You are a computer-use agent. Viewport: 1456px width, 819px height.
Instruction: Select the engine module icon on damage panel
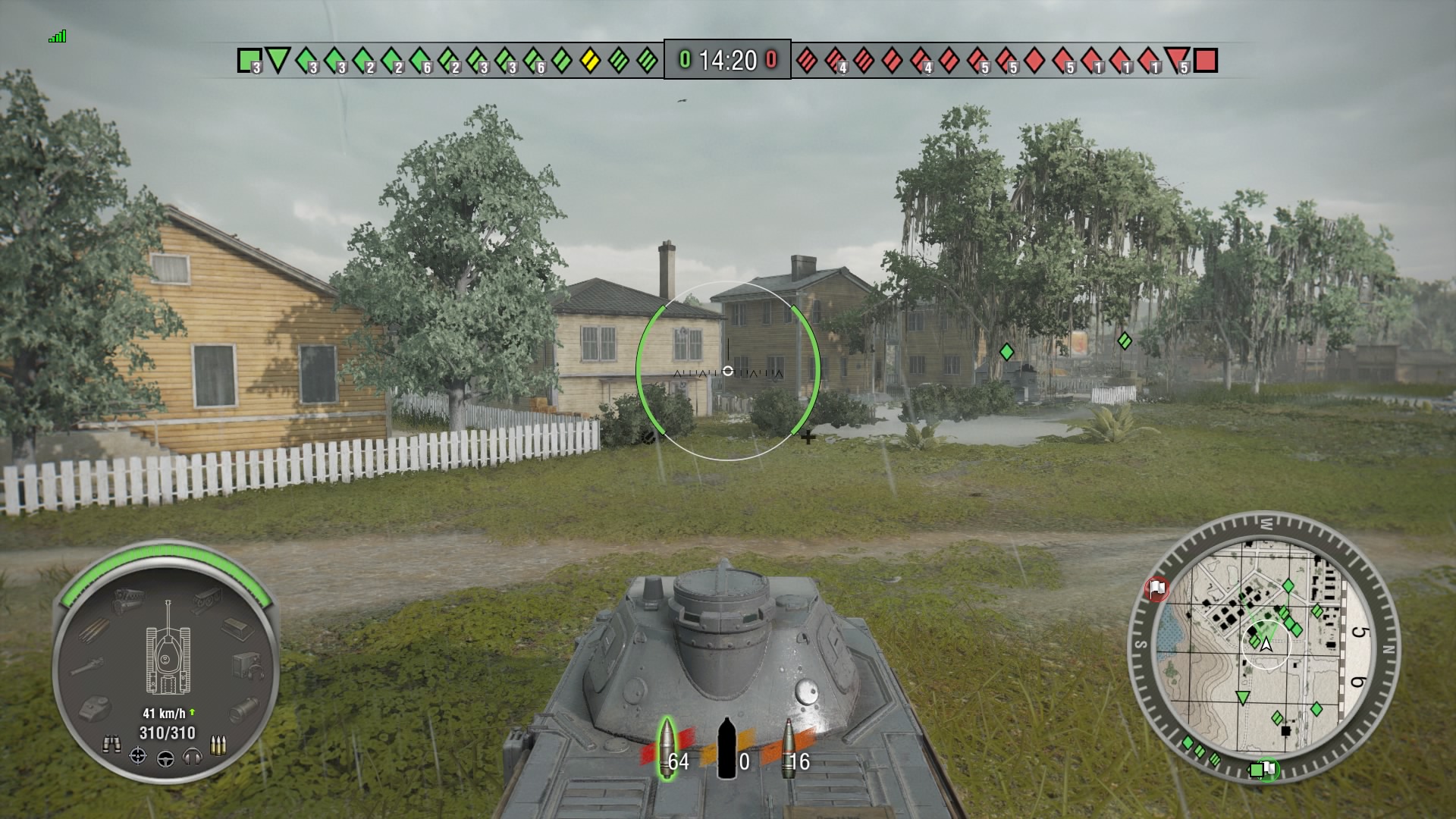pyautogui.click(x=127, y=599)
